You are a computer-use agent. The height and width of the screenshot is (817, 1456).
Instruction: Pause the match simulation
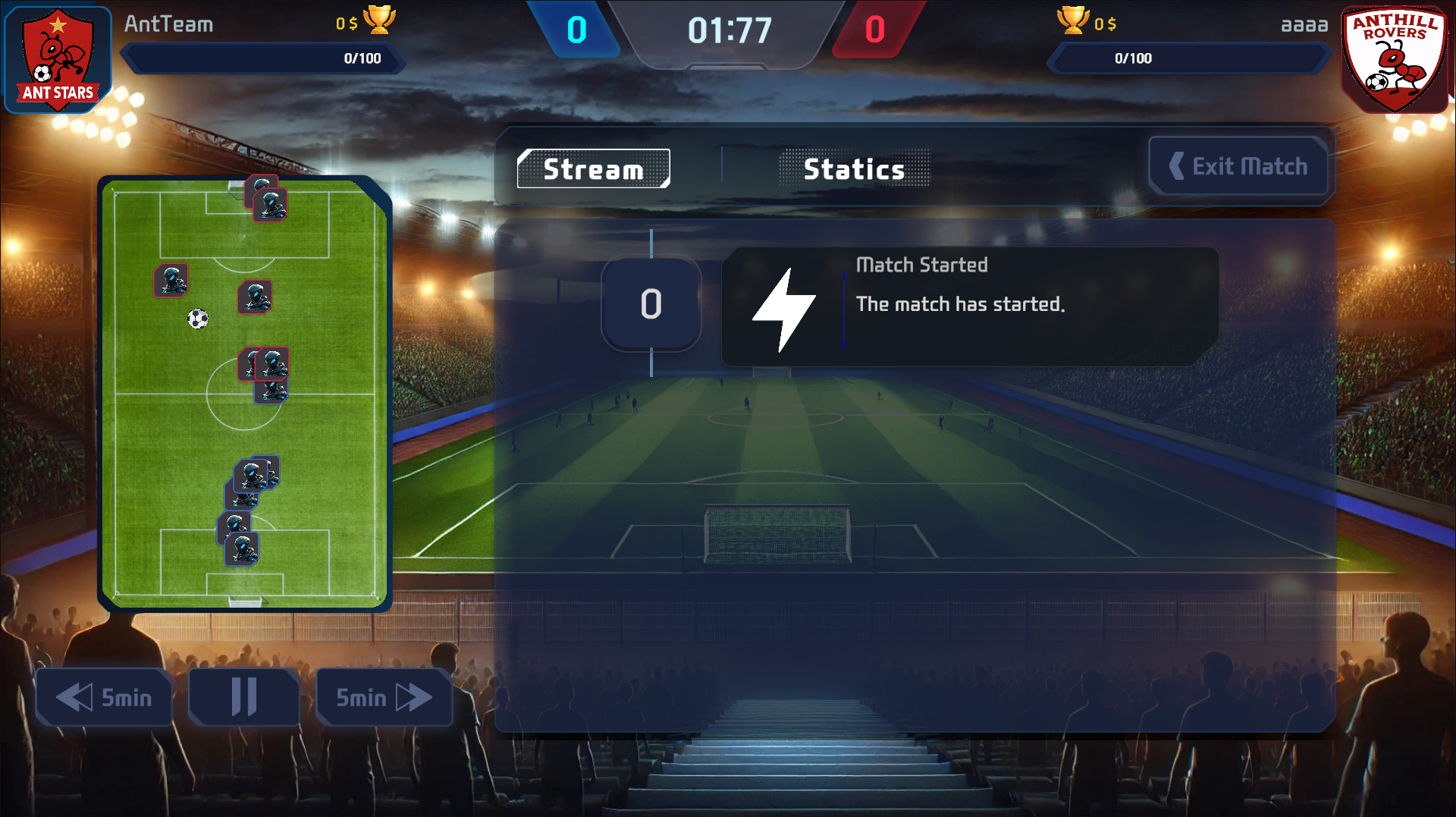click(x=243, y=697)
